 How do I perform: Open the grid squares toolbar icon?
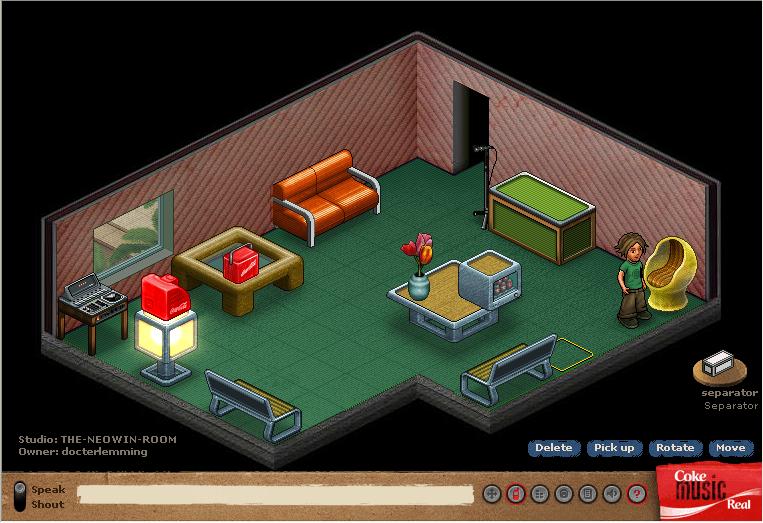(x=539, y=493)
